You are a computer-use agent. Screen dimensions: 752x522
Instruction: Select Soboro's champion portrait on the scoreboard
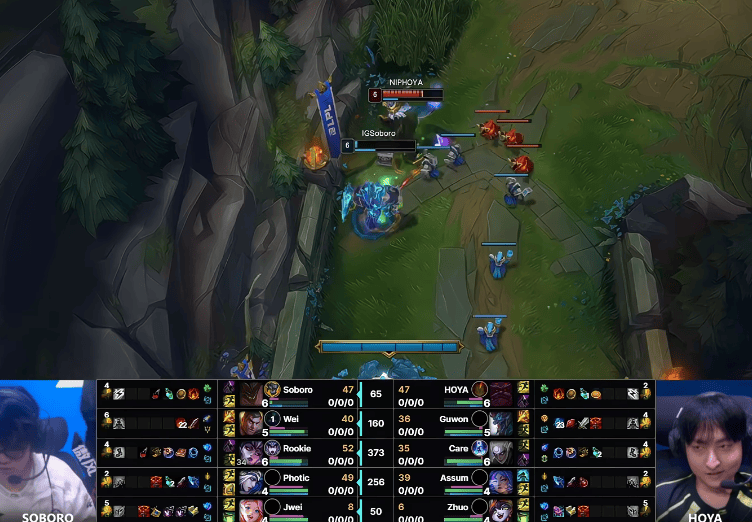click(x=250, y=392)
